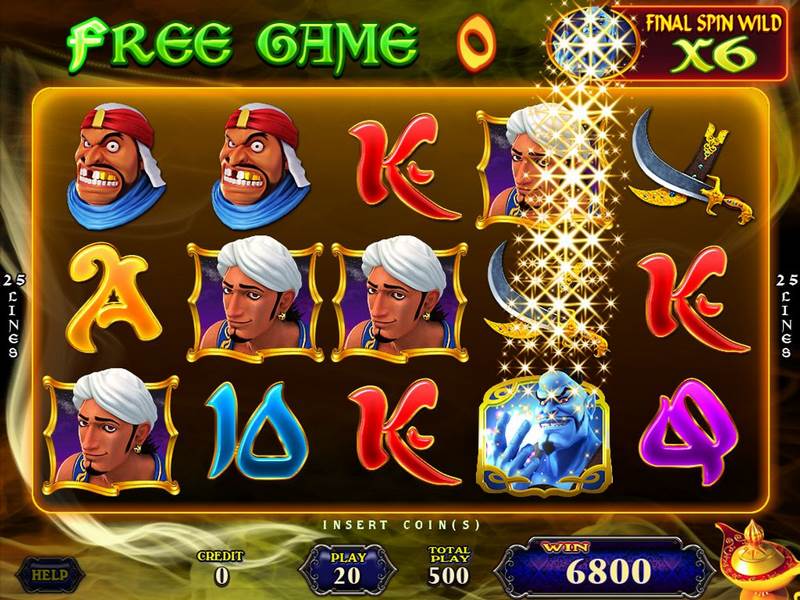Open the HELP screen
Viewport: 800px width, 600px height.
(x=44, y=574)
